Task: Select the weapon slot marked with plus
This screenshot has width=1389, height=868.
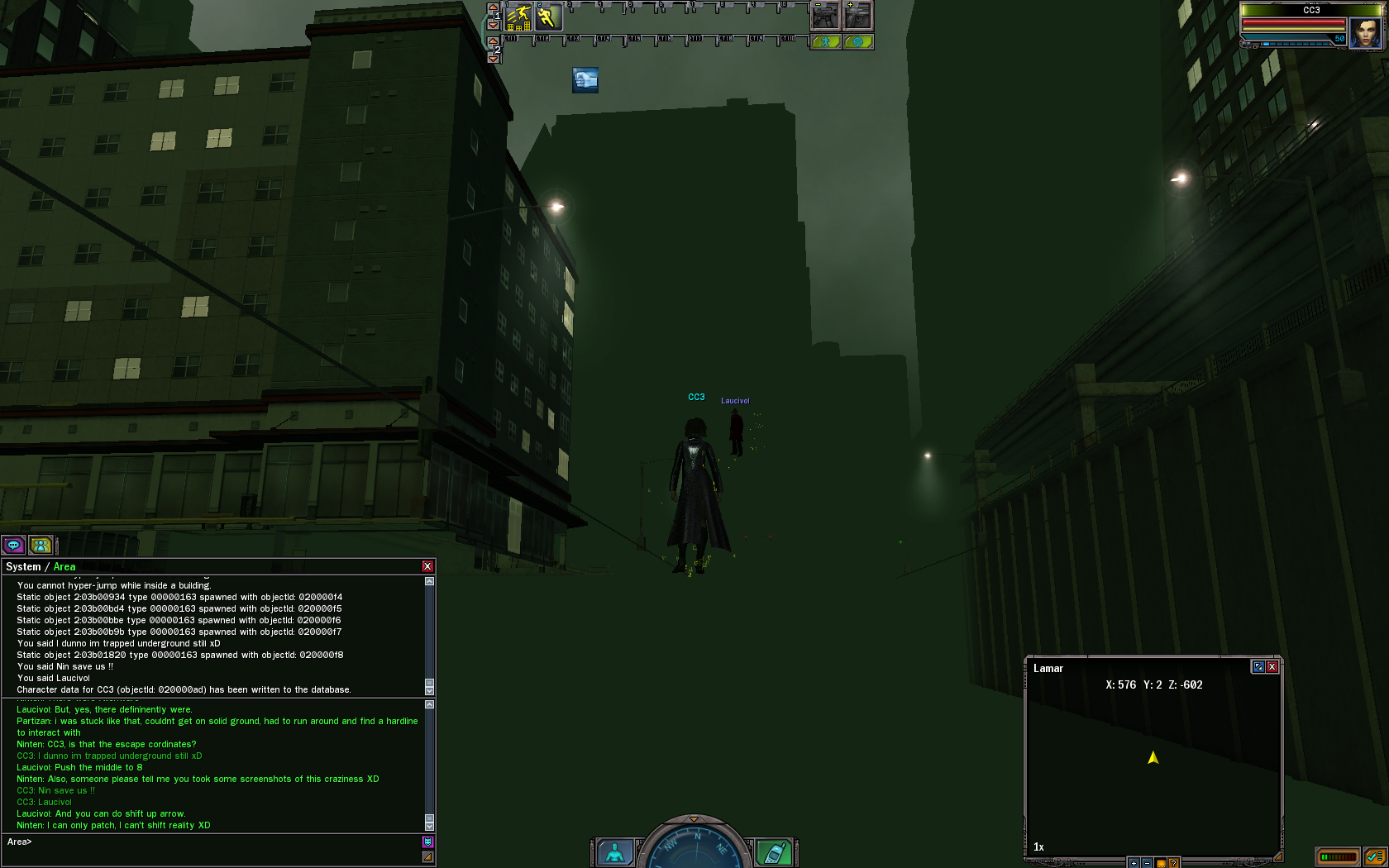Action: point(857,17)
